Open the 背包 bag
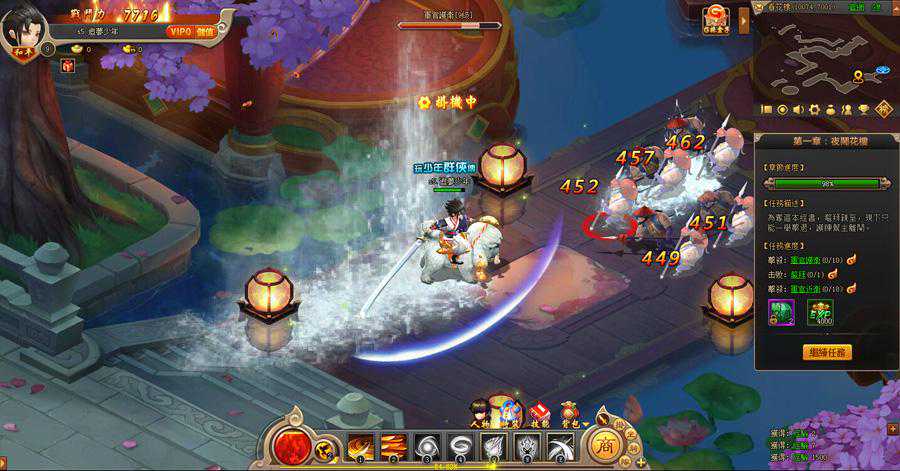Screen dimensions: 900x471 click(x=569, y=410)
